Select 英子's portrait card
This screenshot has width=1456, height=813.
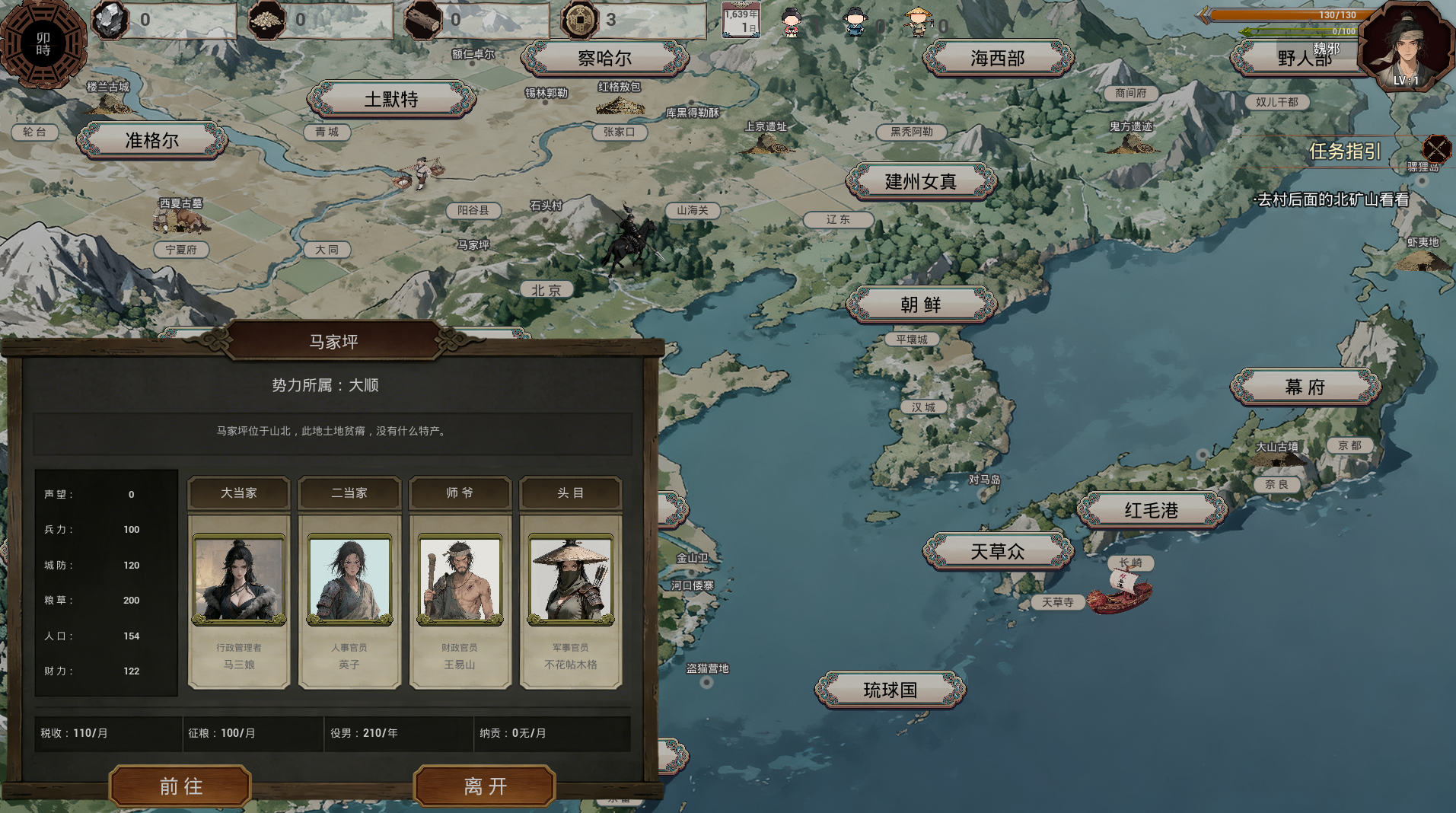349,580
